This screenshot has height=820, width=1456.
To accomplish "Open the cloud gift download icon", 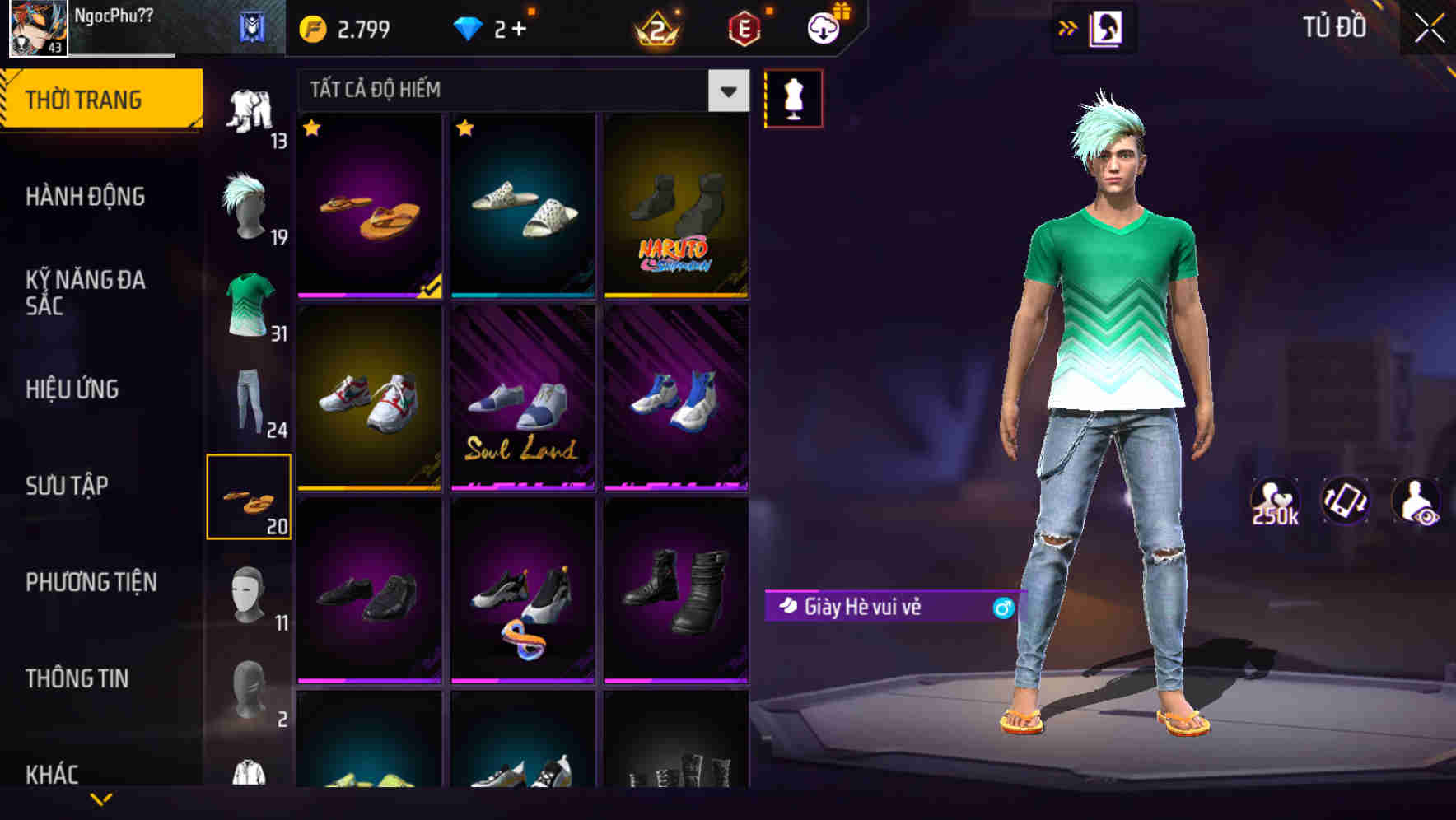I will click(822, 26).
